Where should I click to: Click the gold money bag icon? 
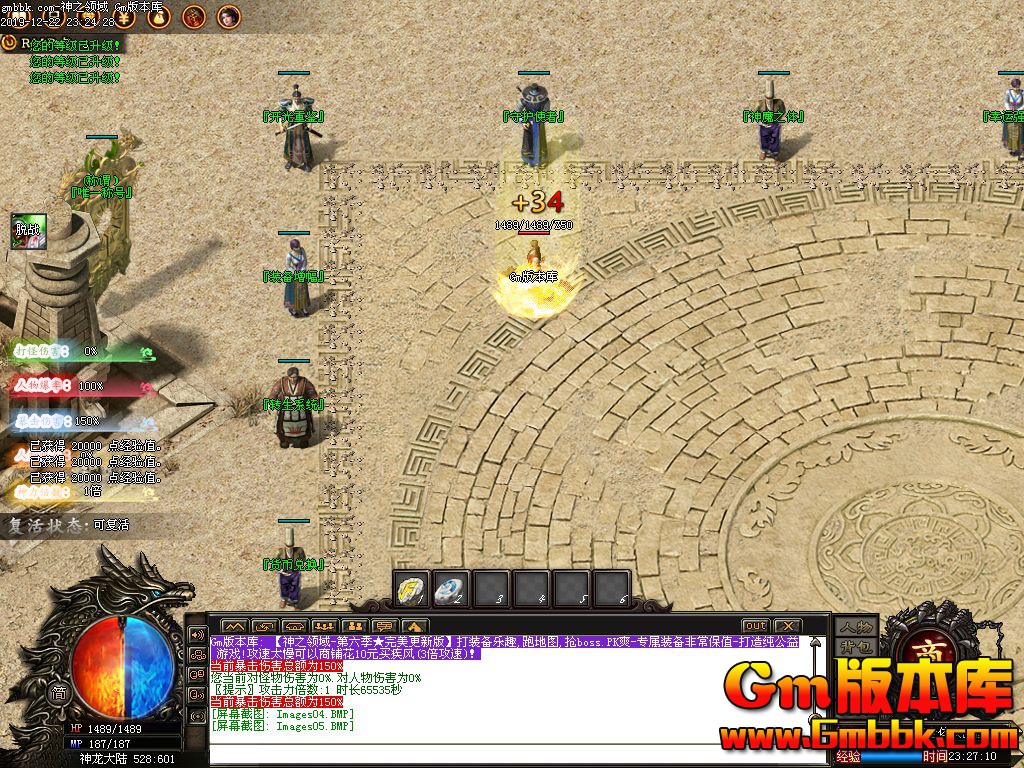[x=160, y=15]
